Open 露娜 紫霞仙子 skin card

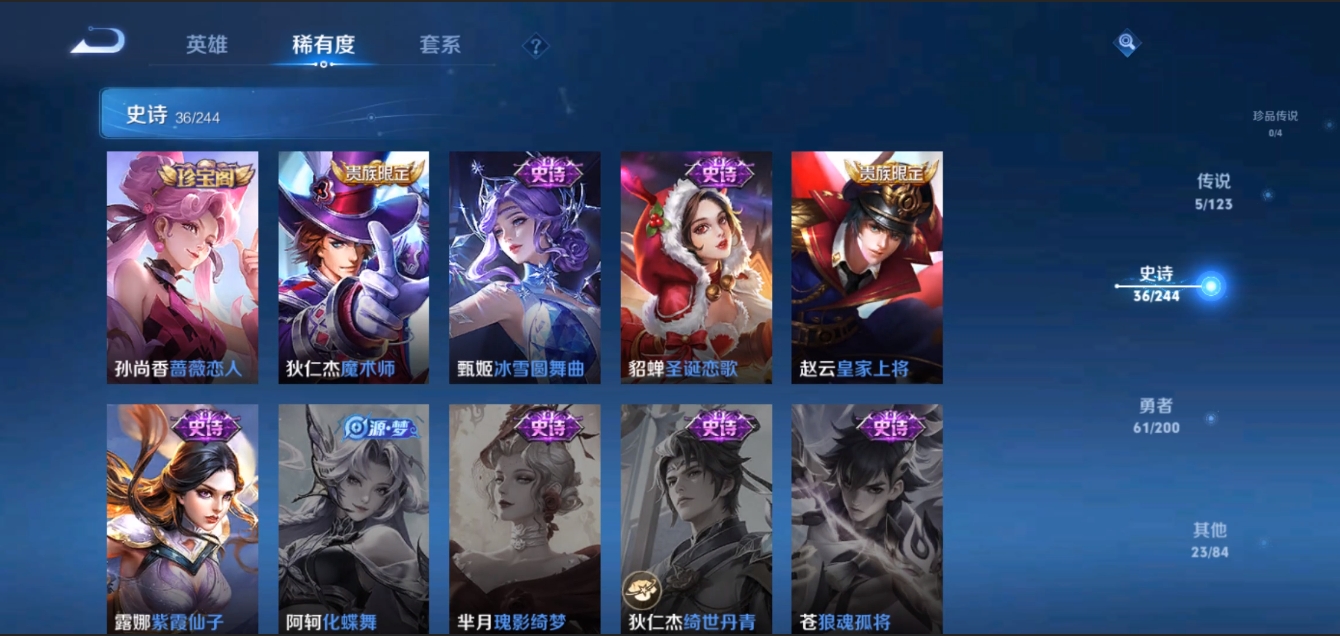182,518
